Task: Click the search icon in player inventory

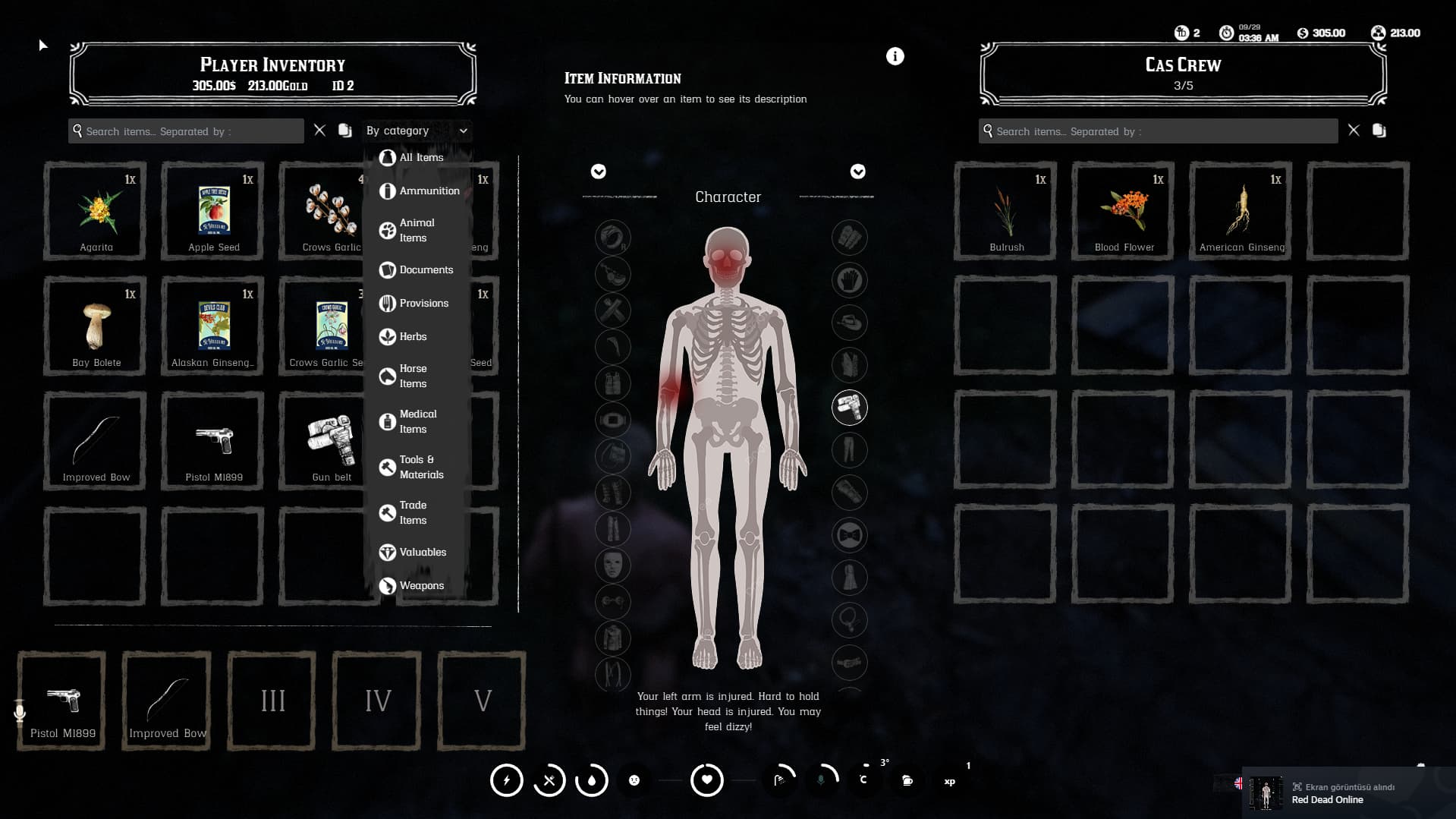Action: point(77,130)
